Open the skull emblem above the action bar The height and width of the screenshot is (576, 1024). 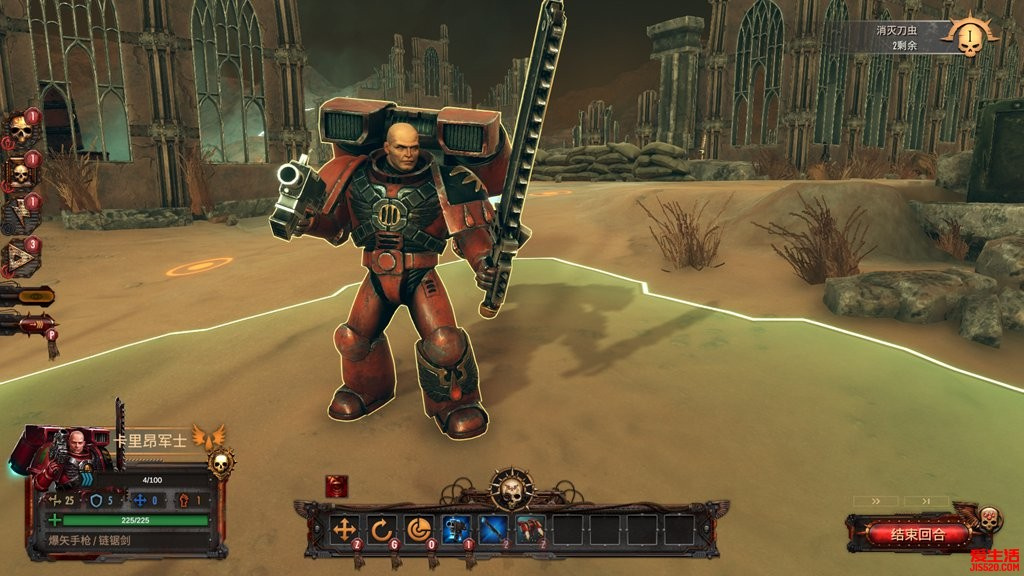[512, 490]
